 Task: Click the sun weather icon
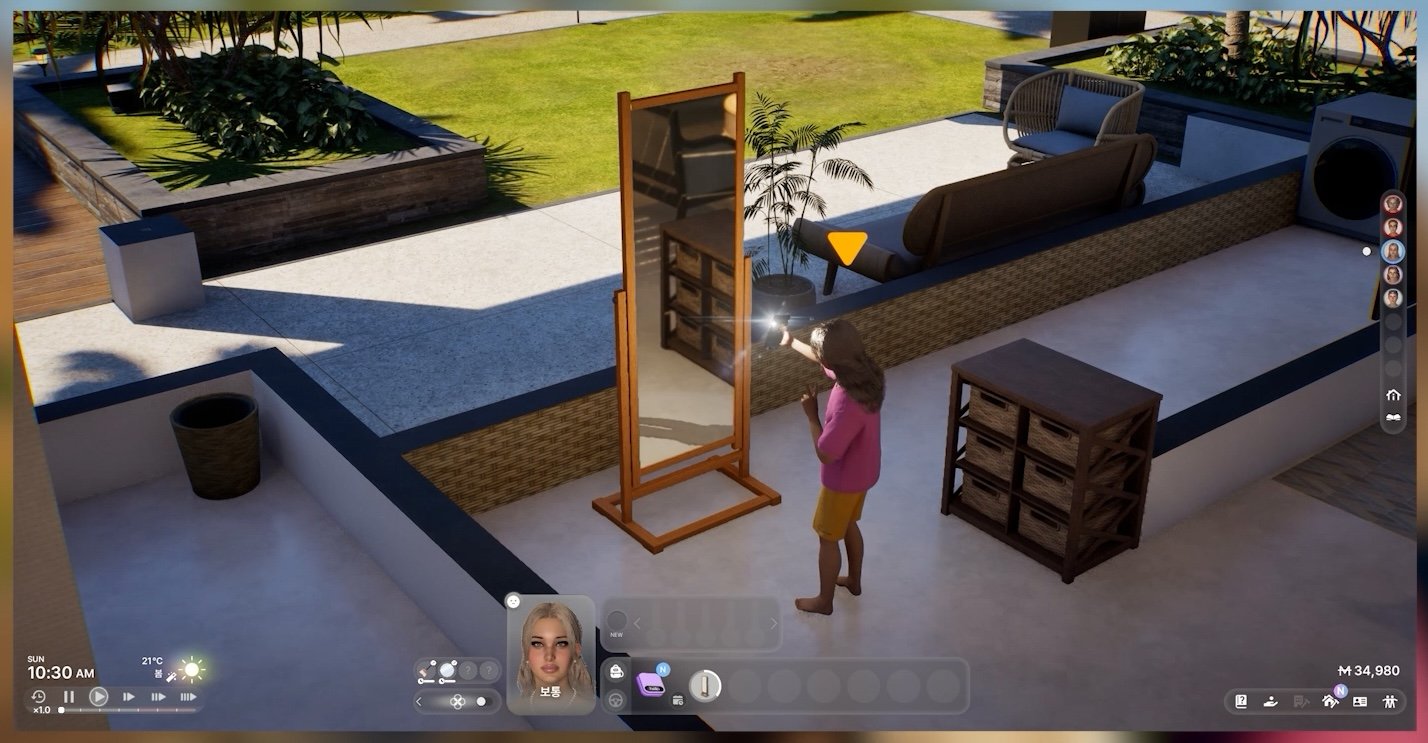pos(191,670)
